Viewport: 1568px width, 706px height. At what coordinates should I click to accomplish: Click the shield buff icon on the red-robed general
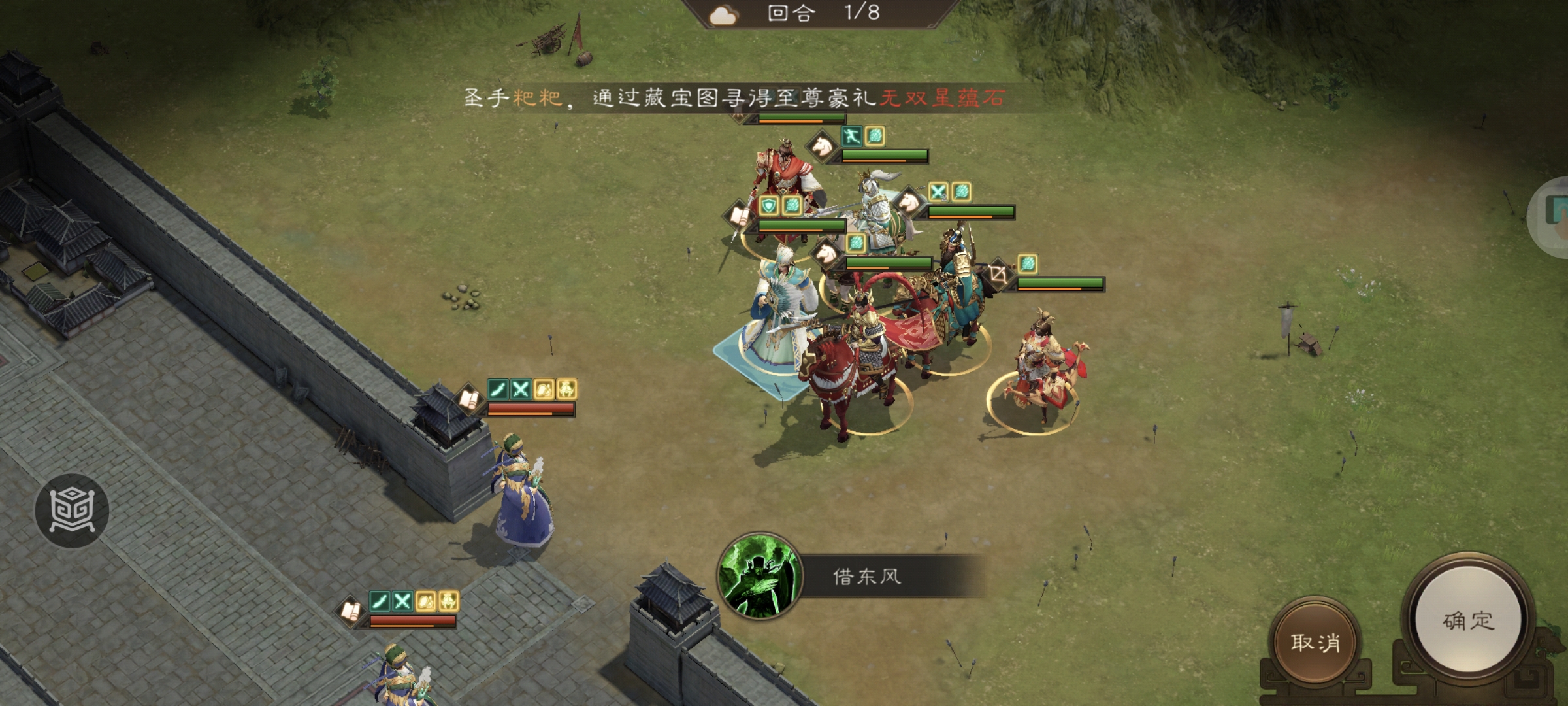point(768,205)
